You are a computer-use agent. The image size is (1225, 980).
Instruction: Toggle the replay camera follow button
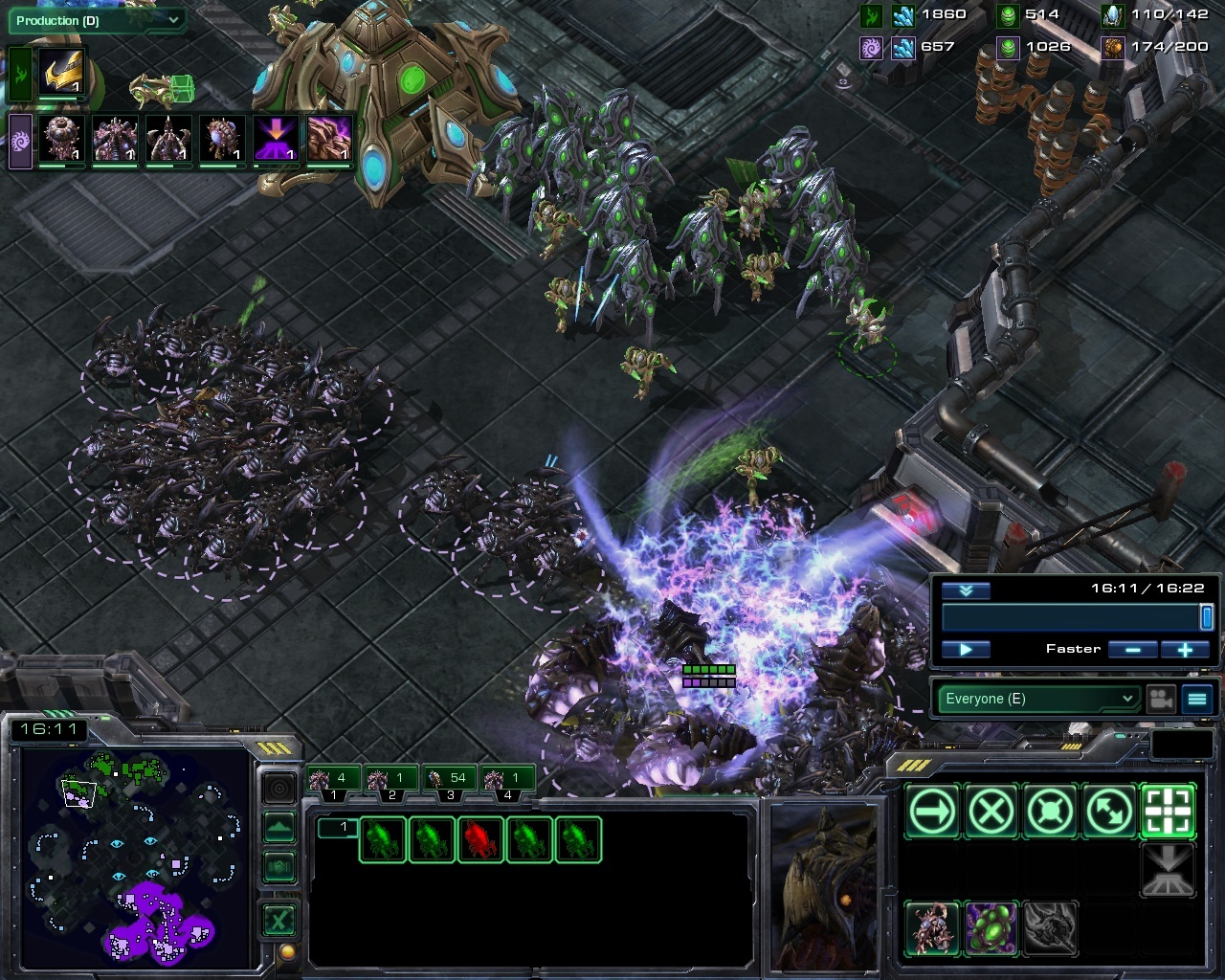pyautogui.click(x=1162, y=699)
